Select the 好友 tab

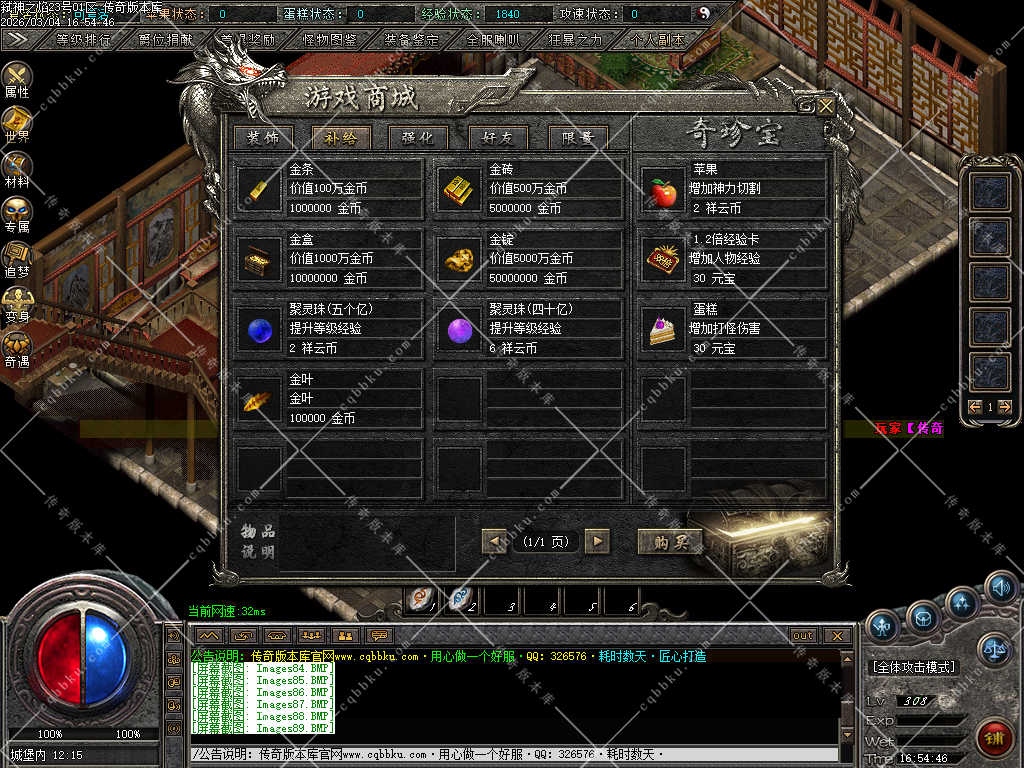(x=497, y=138)
